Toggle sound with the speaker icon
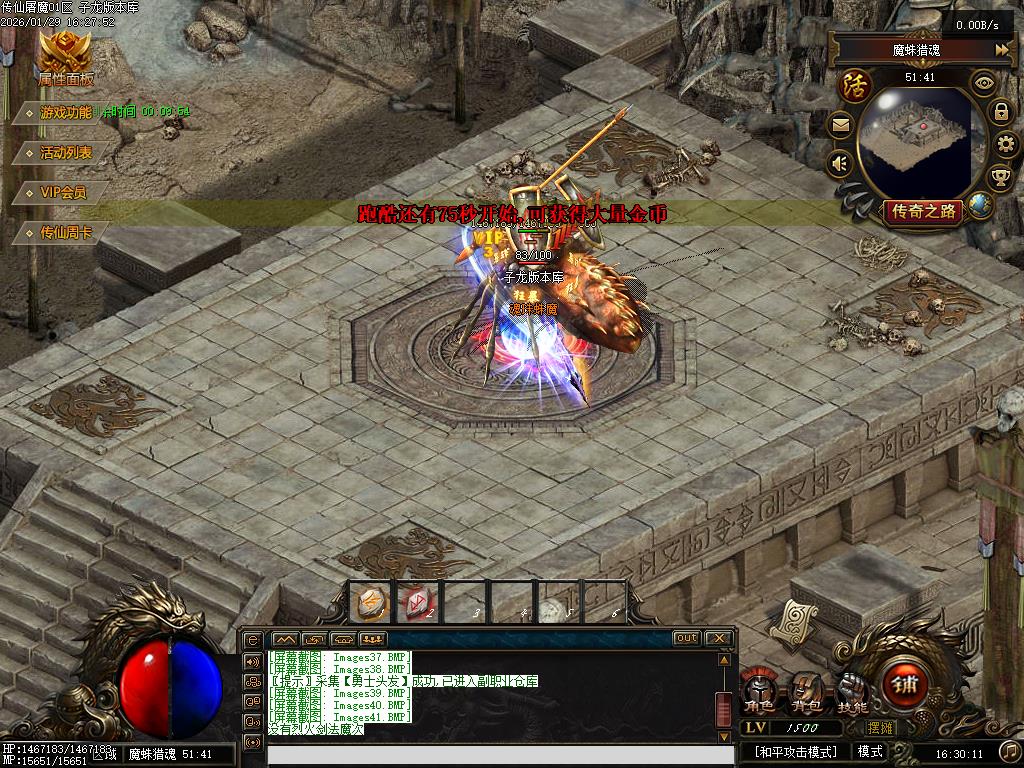Image resolution: width=1024 pixels, height=768 pixels. pos(840,162)
